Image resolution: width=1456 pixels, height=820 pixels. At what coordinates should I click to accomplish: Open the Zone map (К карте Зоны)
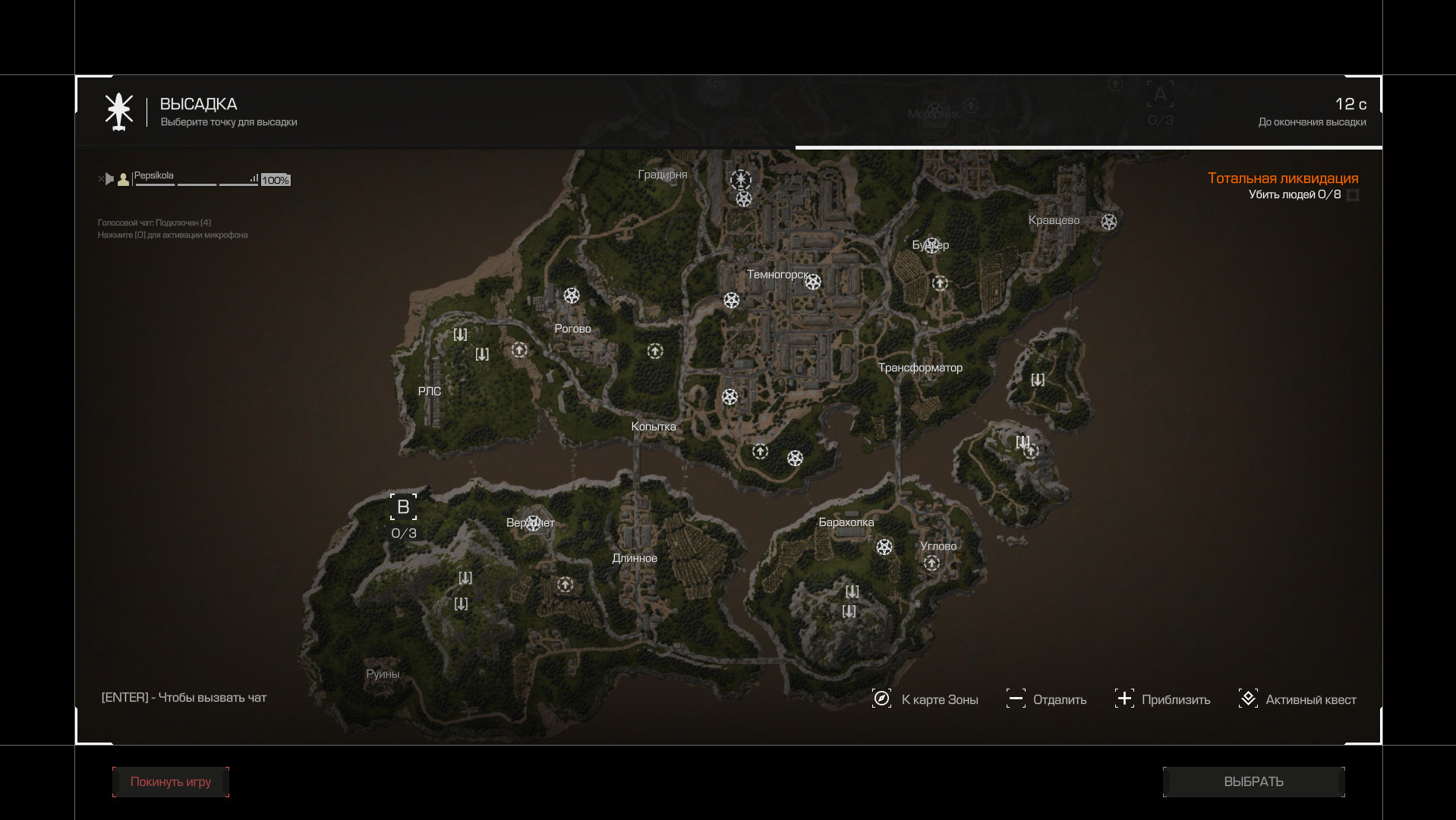coord(926,699)
